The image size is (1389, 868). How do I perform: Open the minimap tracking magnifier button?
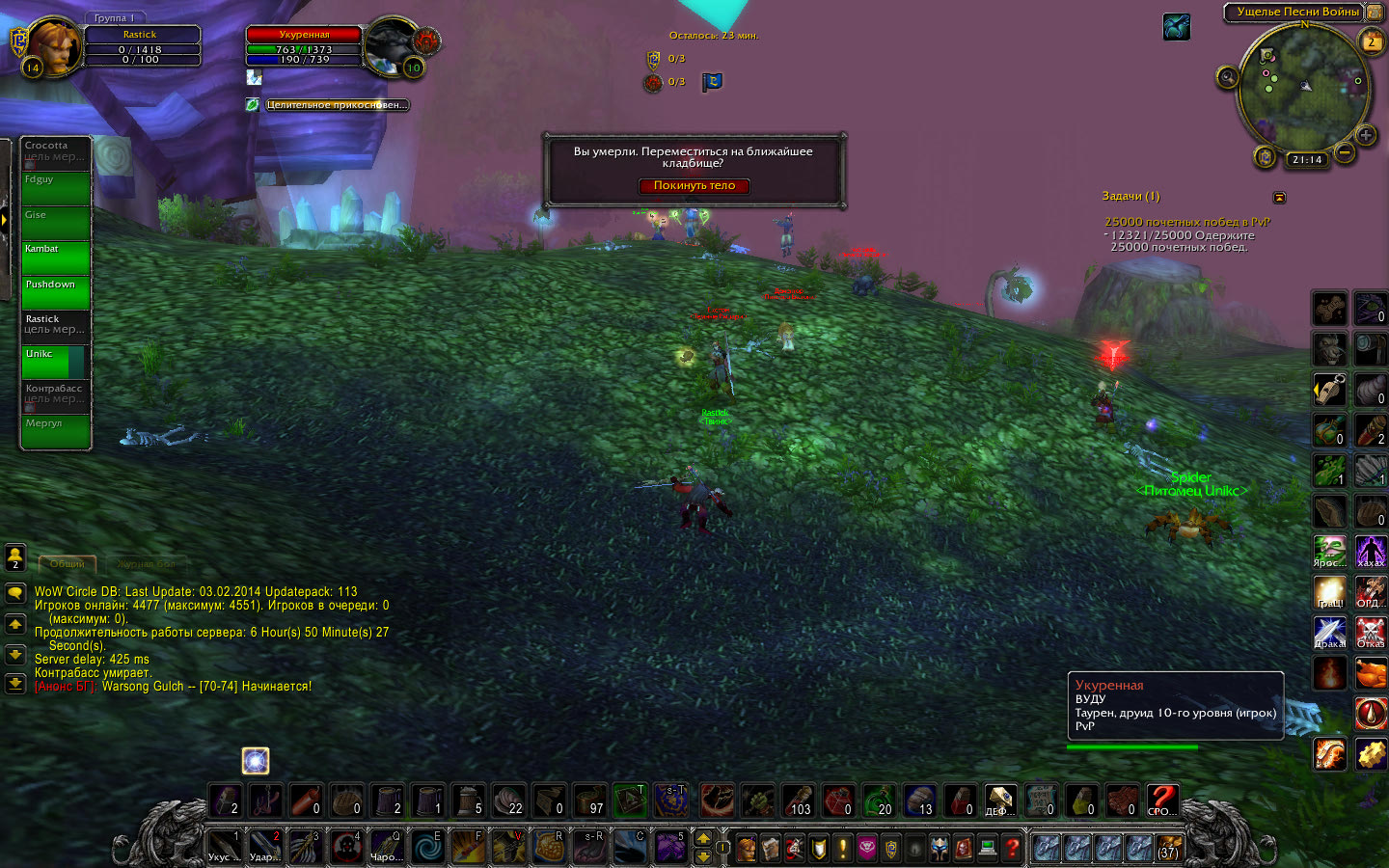click(x=1227, y=77)
